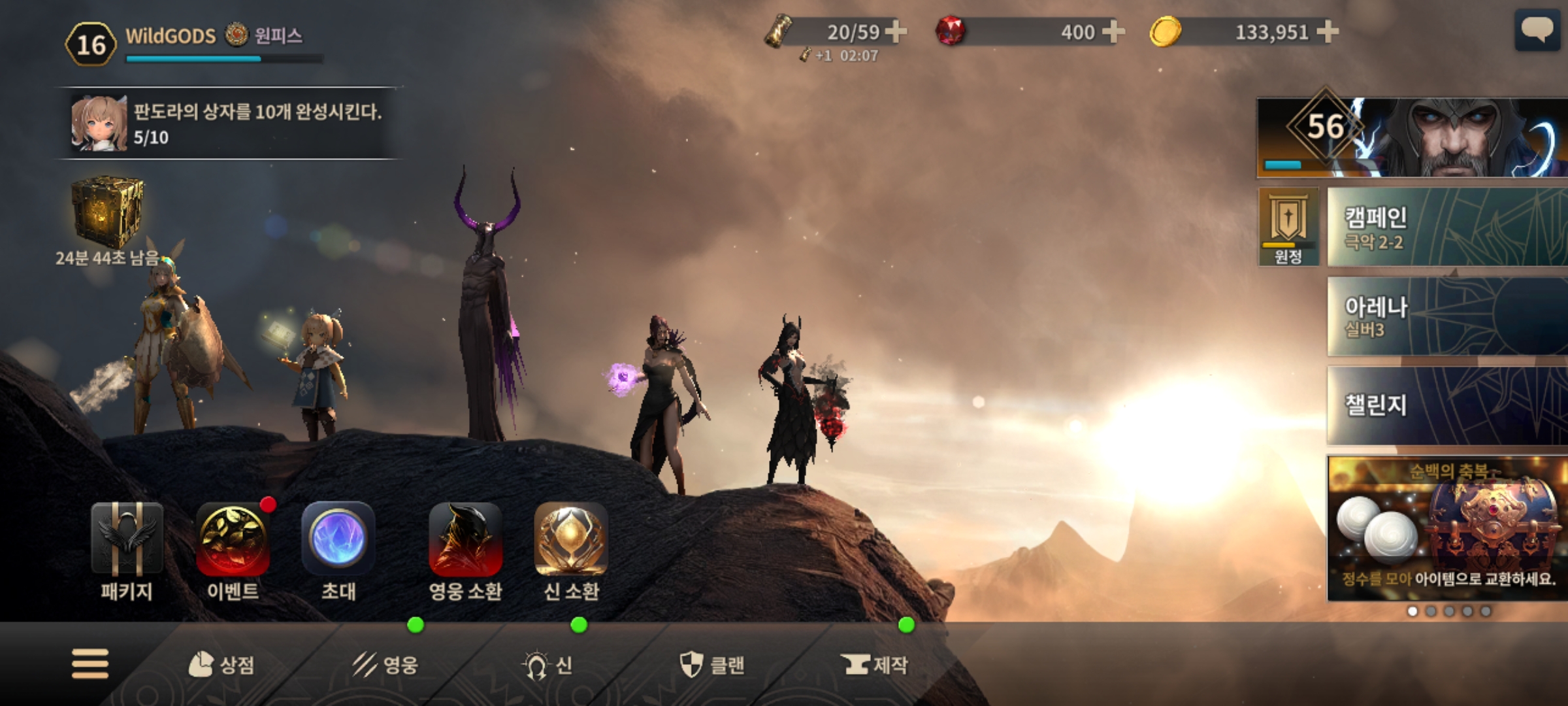Open 영웅 소환 hero summon
Screen dimensions: 1568x706
(x=465, y=550)
